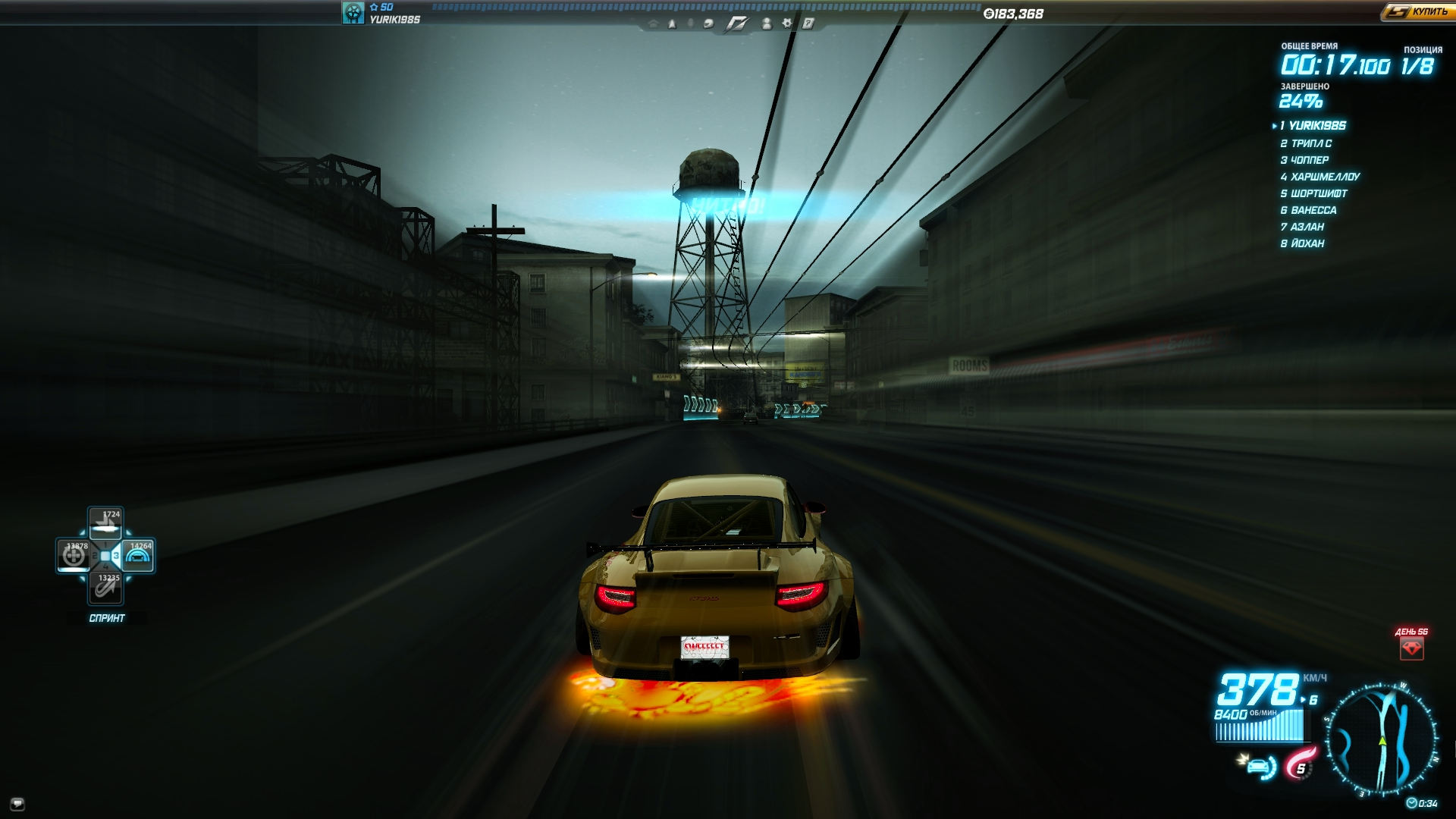Open the chat bubble in bottom-left corner
The image size is (1456, 819).
coord(17,804)
